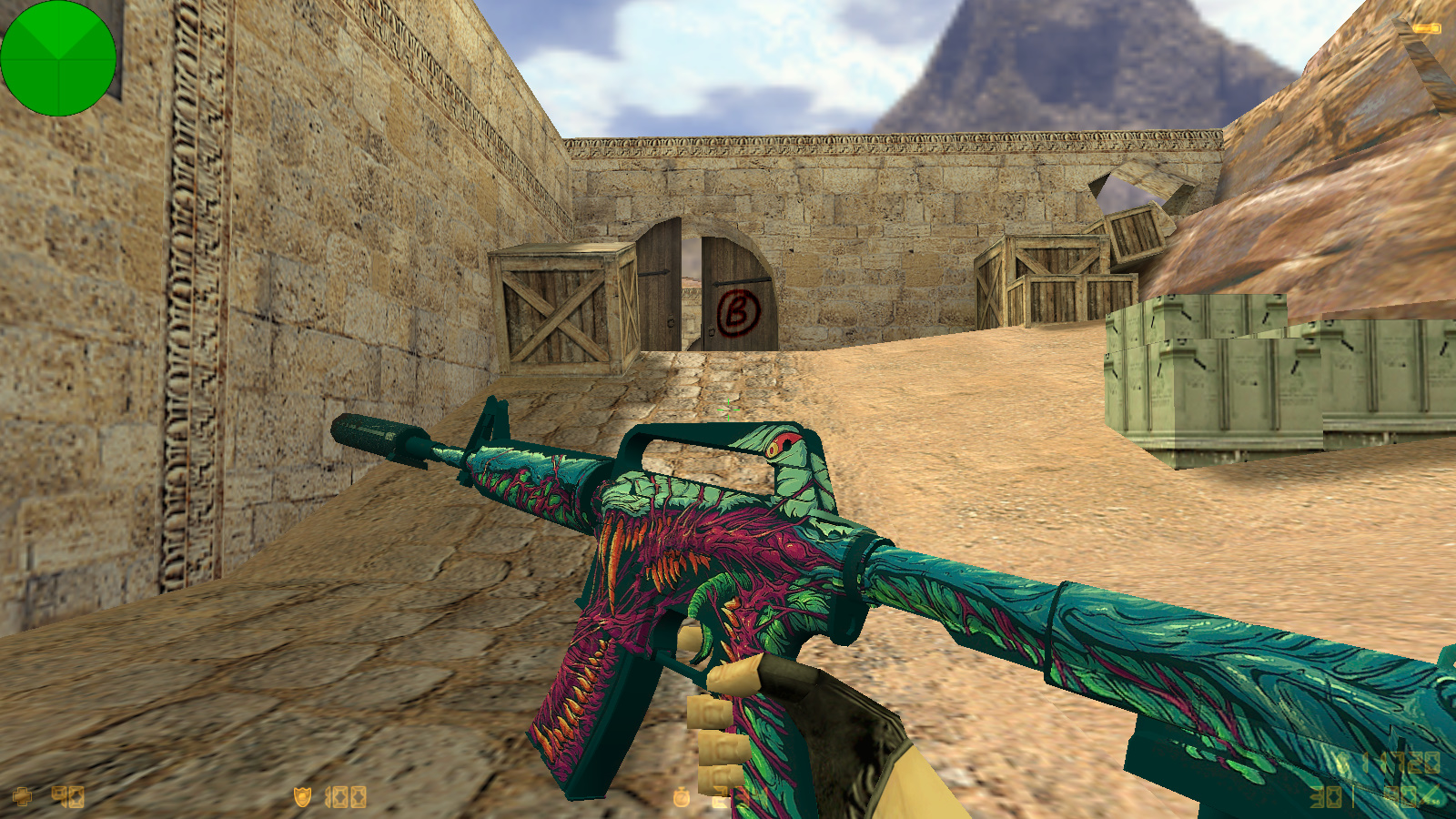Screen dimensions: 1456x819
Task: Click the health cross icon
Action: coord(23,797)
